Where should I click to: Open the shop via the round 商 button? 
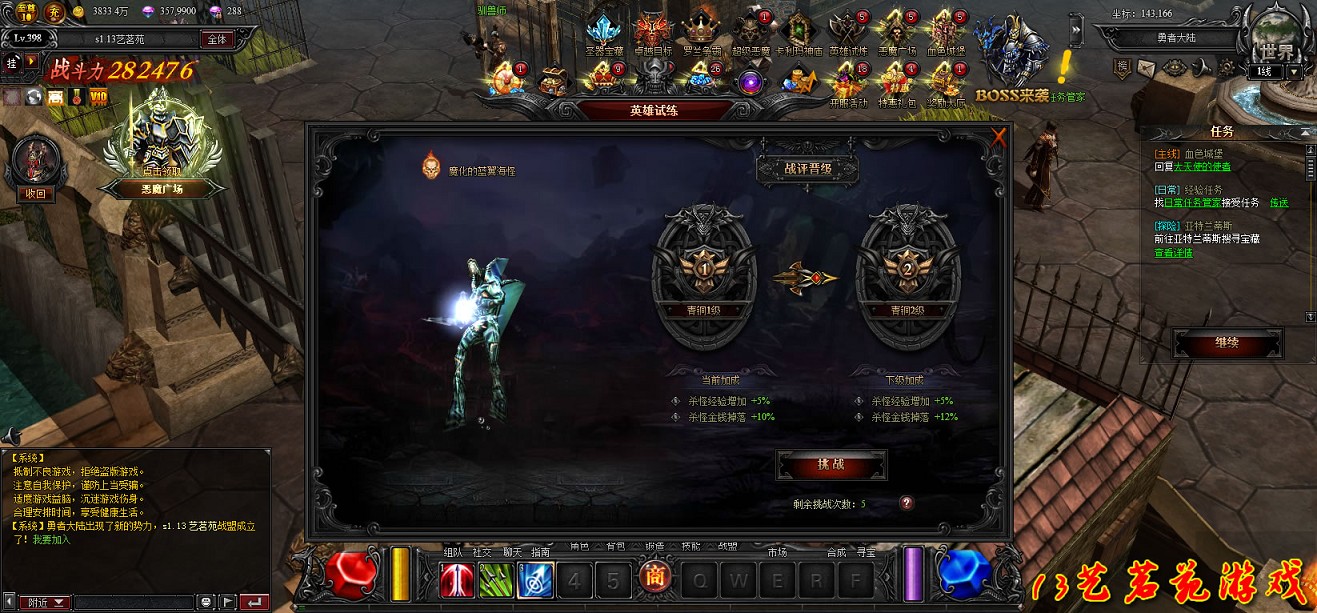pos(654,579)
